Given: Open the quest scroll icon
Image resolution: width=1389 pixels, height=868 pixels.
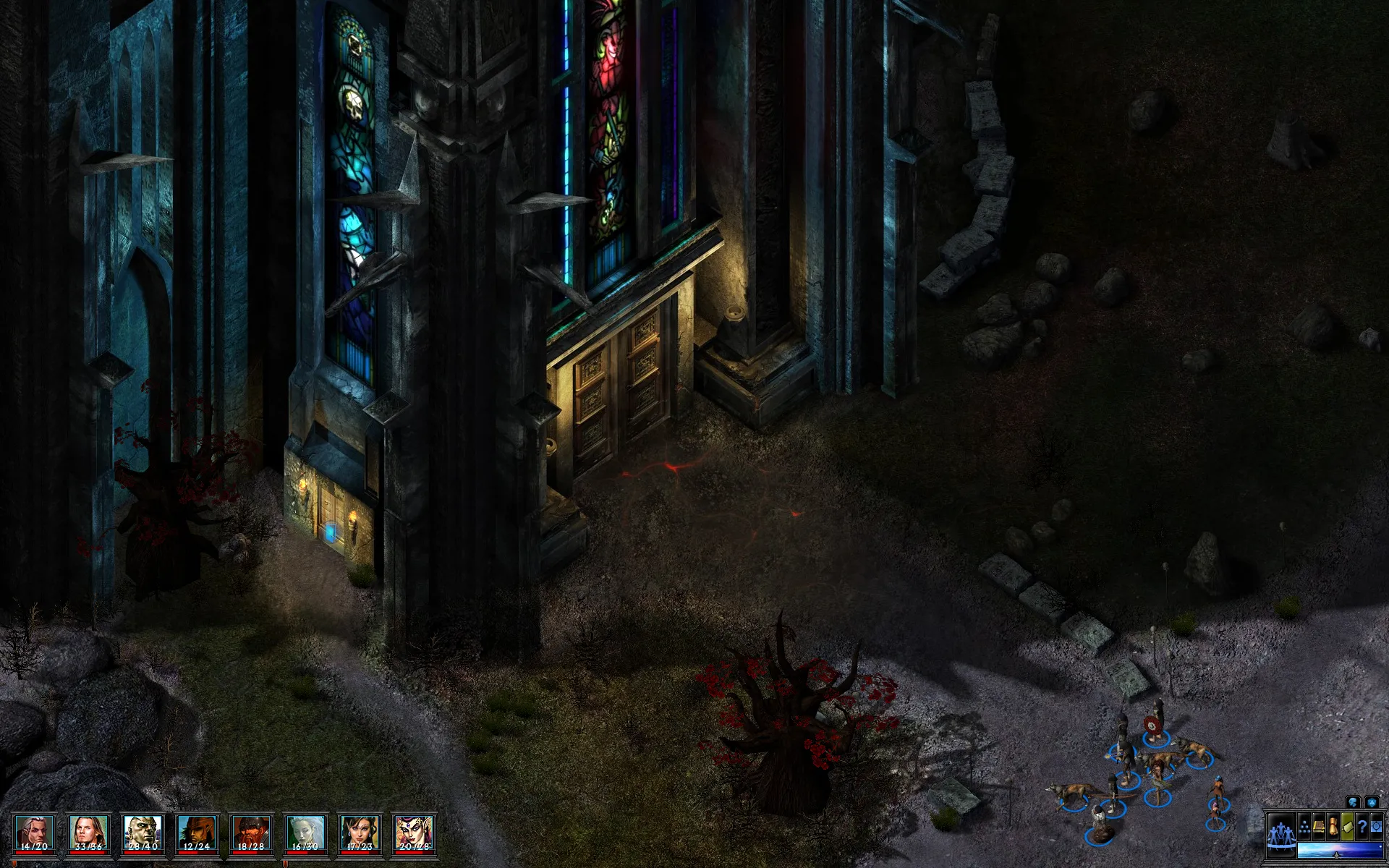Looking at the screenshot, I should (1334, 827).
